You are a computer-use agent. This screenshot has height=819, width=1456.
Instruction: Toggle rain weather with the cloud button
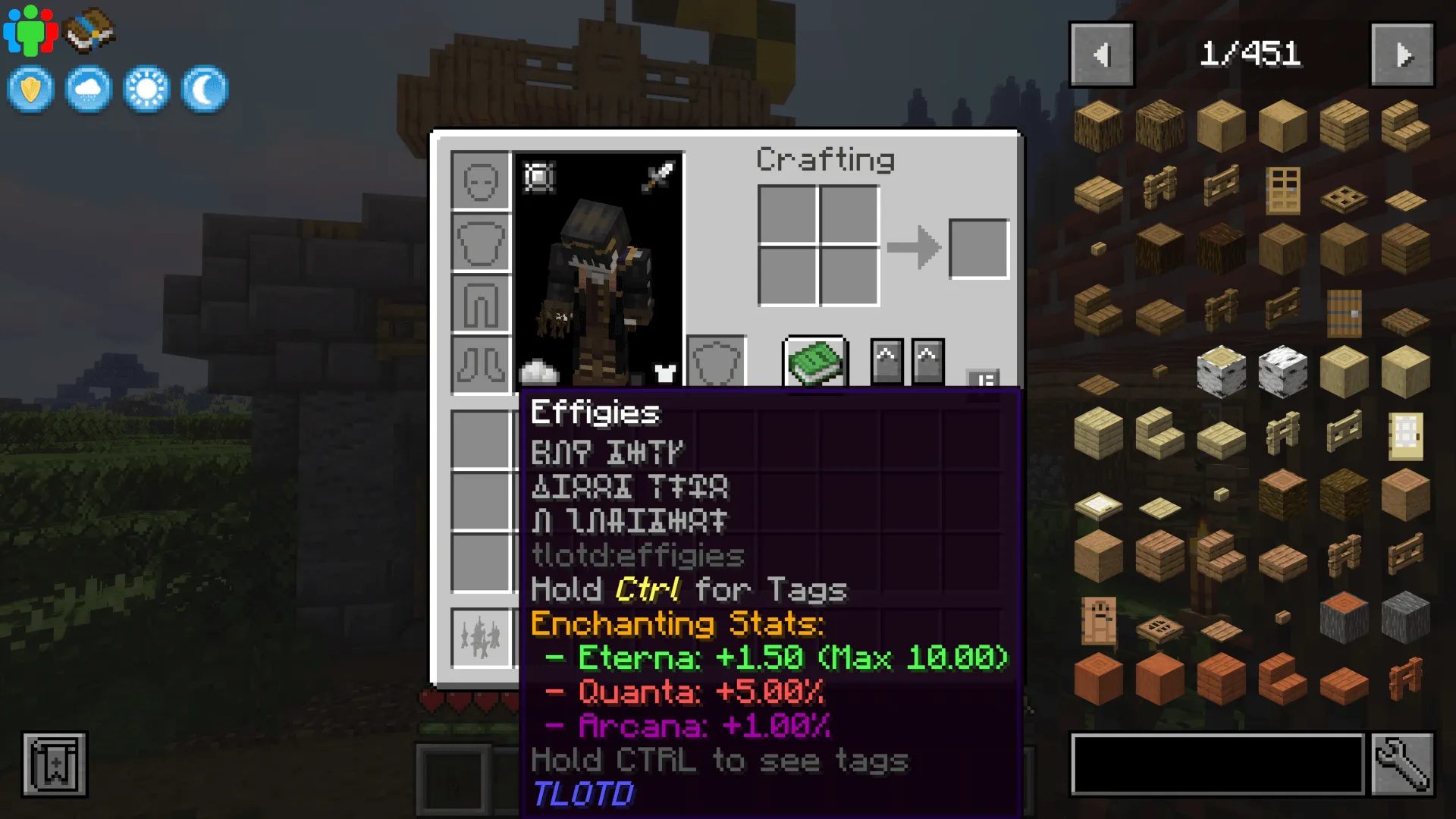pos(88,88)
